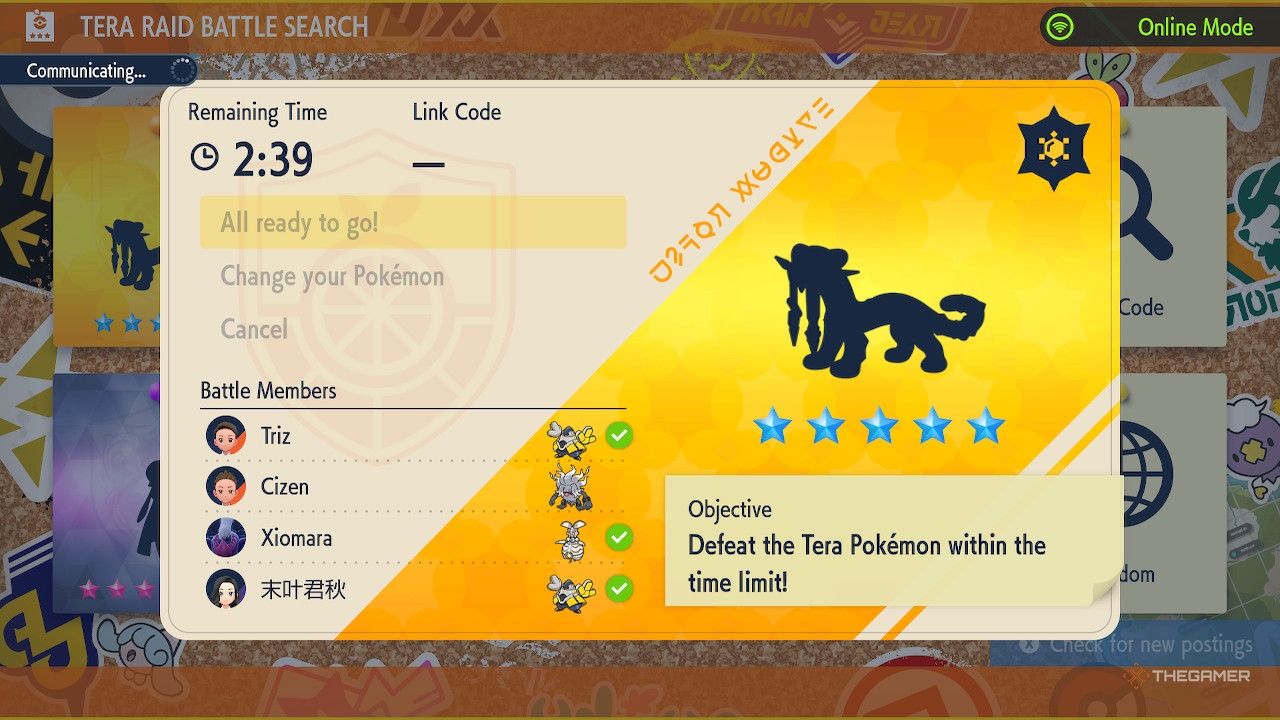Click the ready checkmark beside 末叶君秋
Viewport: 1280px width, 720px height.
tap(620, 590)
